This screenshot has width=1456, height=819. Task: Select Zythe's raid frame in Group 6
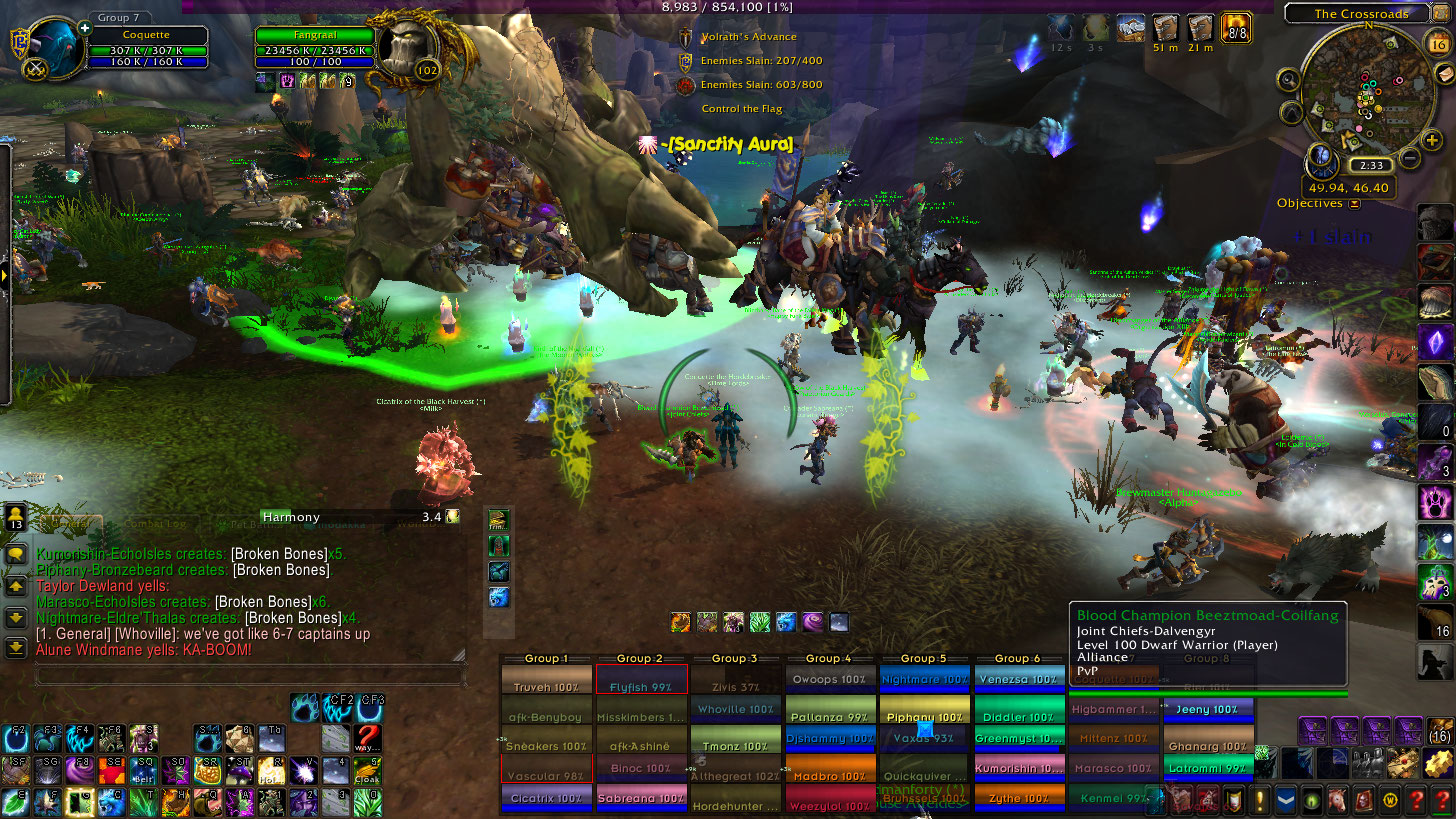pyautogui.click(x=1018, y=798)
